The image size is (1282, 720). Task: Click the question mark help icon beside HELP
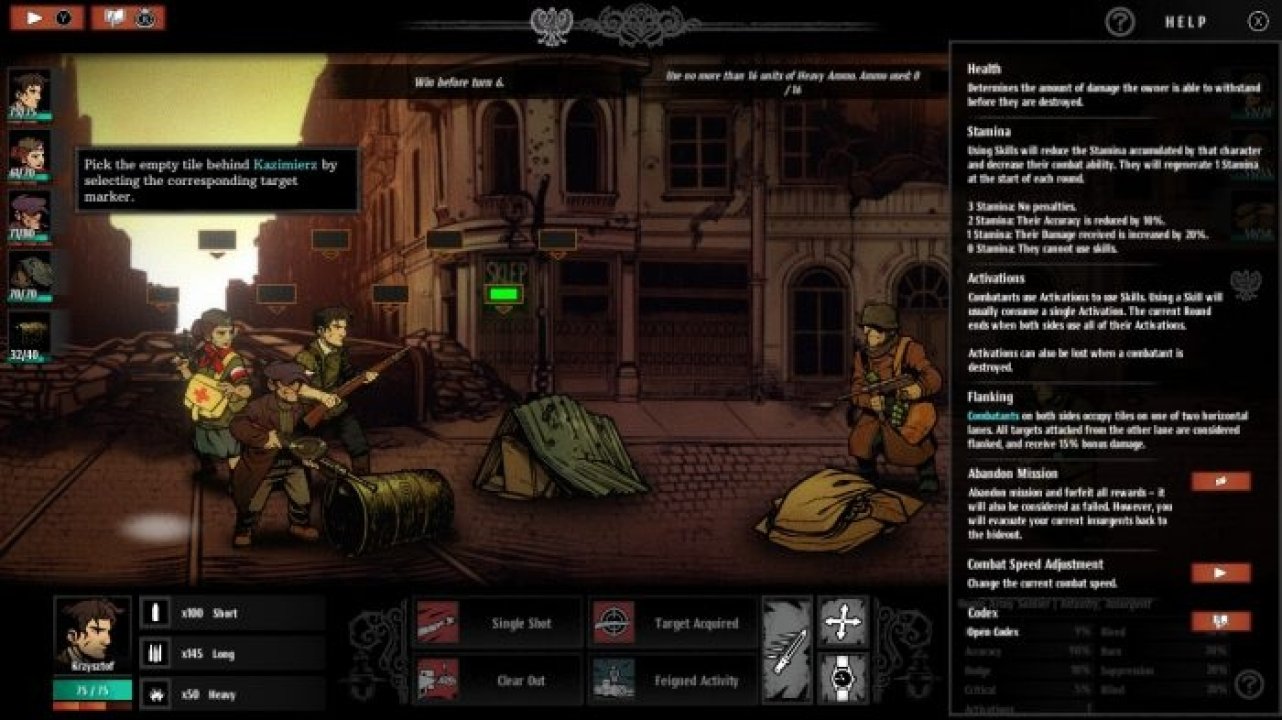pyautogui.click(x=1120, y=21)
